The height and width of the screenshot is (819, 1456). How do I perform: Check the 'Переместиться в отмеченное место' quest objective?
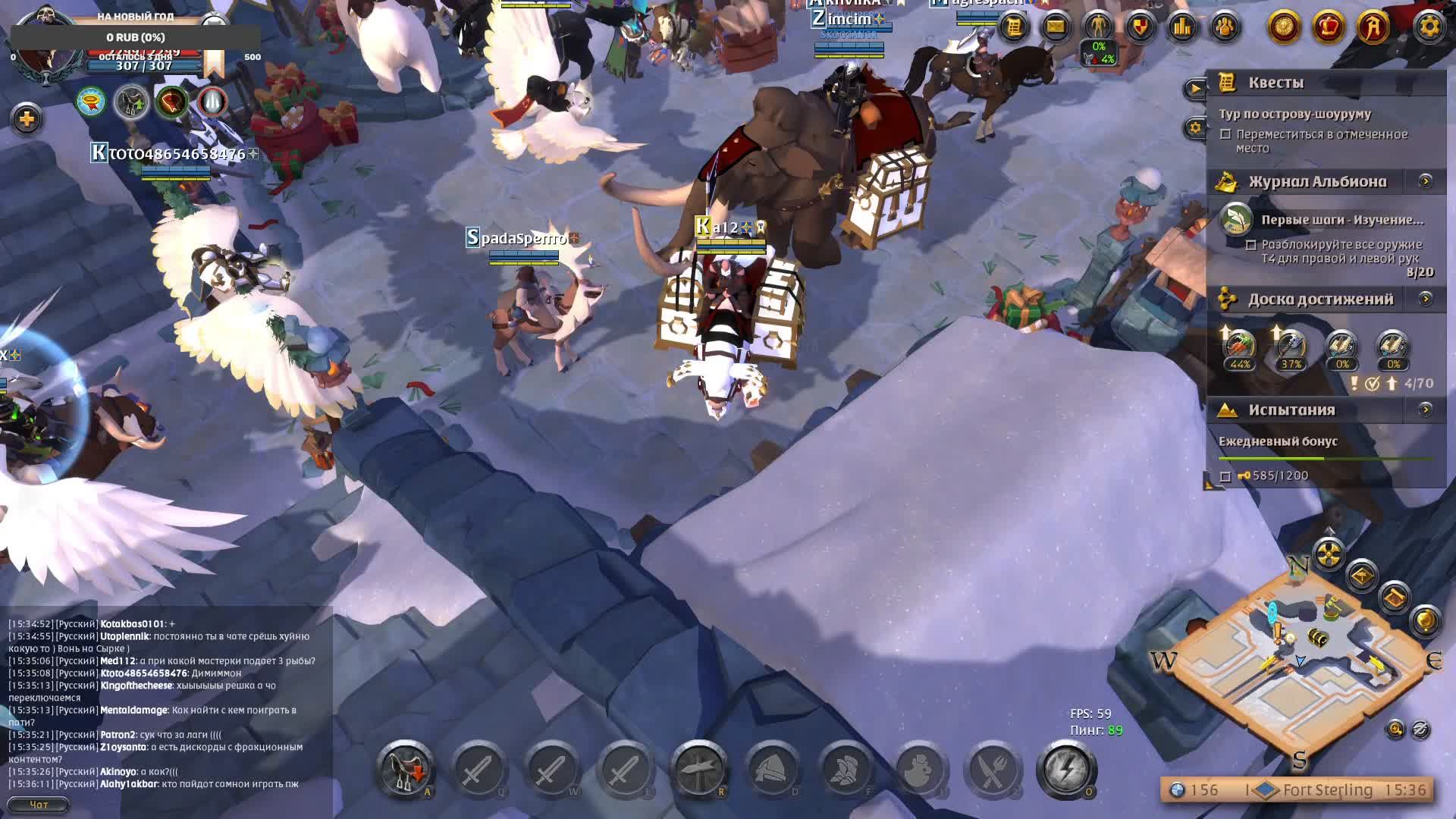[1225, 135]
